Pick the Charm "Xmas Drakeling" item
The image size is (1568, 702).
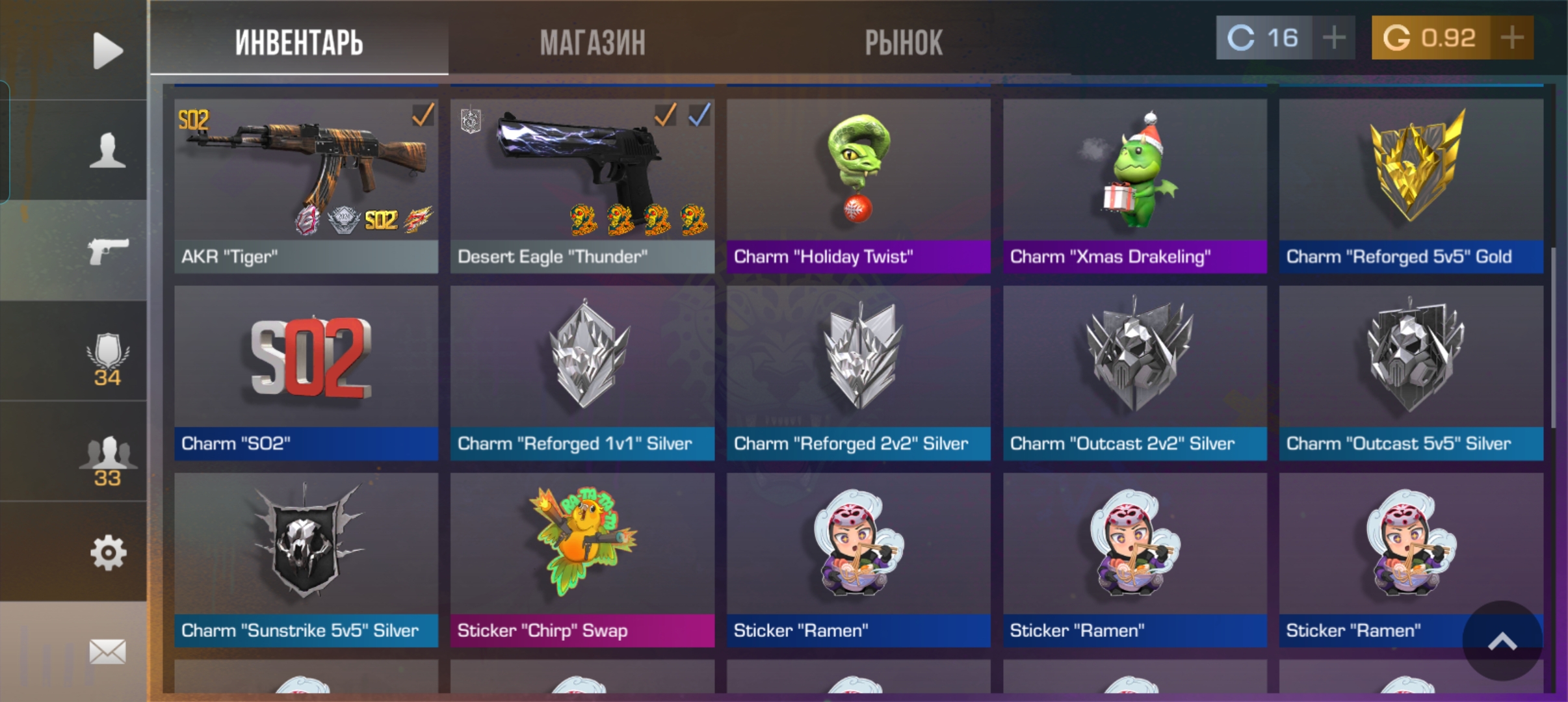coord(1134,185)
